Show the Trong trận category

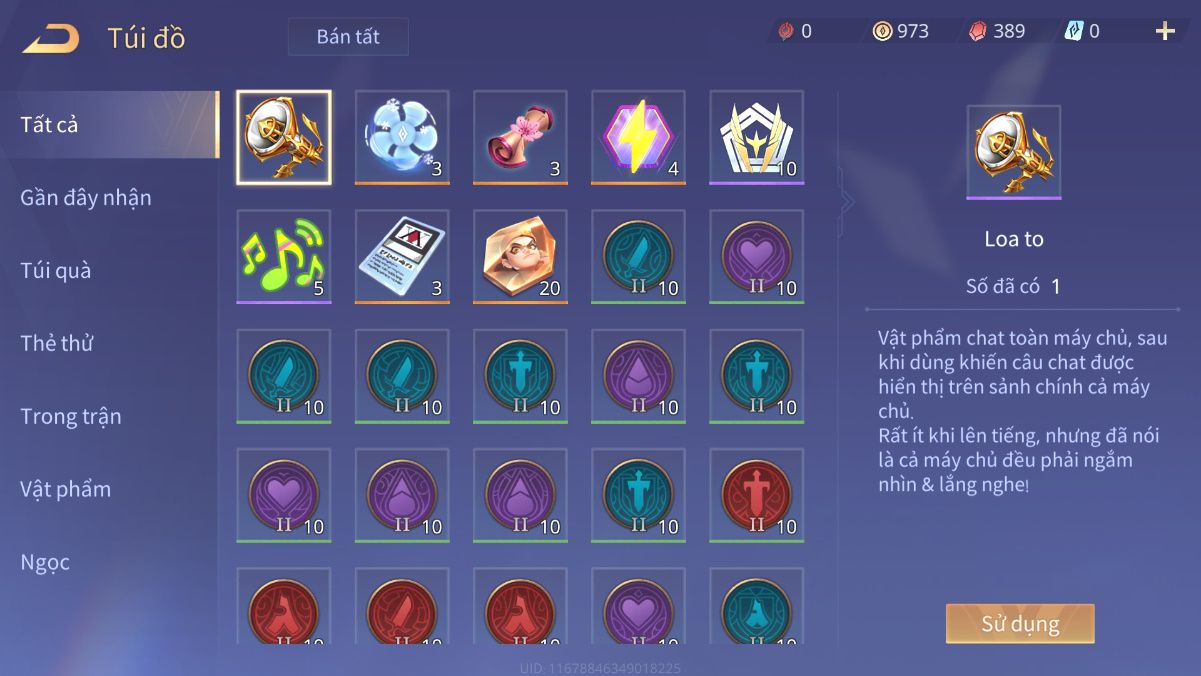point(71,417)
